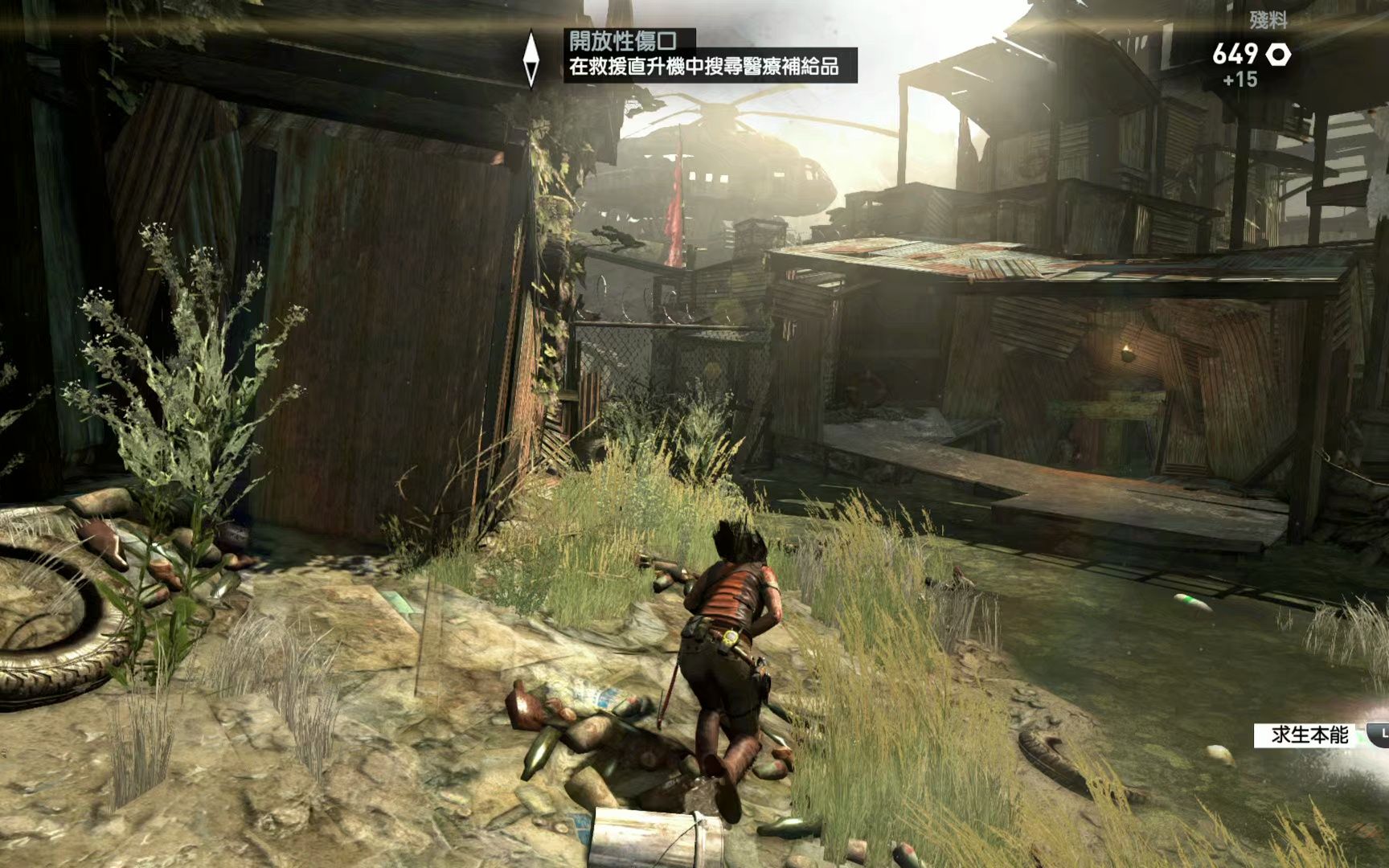Open the 開放性傷口 objective tracker
Viewport: 1389px width, 868px height.
[x=621, y=40]
